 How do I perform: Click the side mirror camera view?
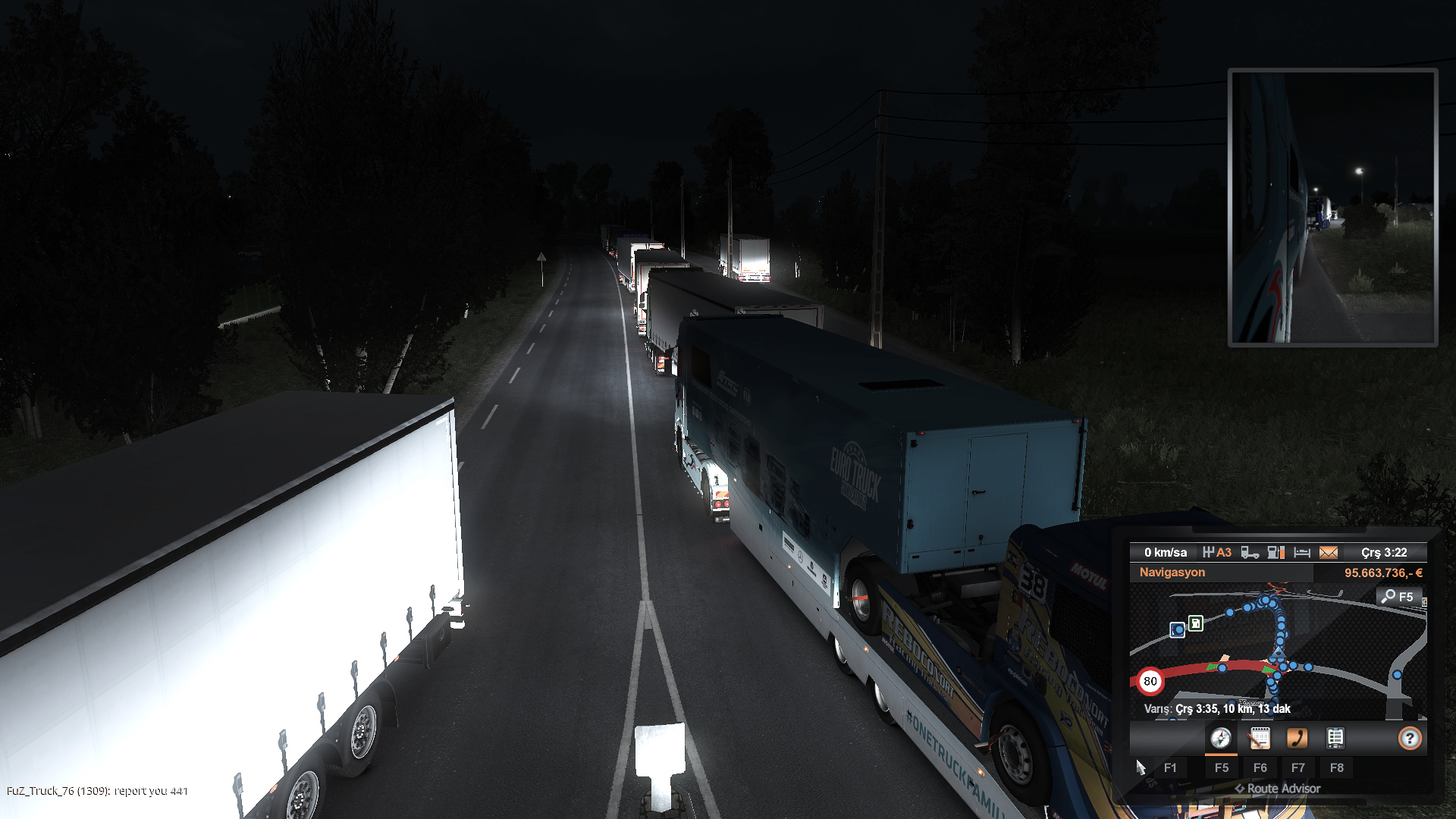point(1332,207)
